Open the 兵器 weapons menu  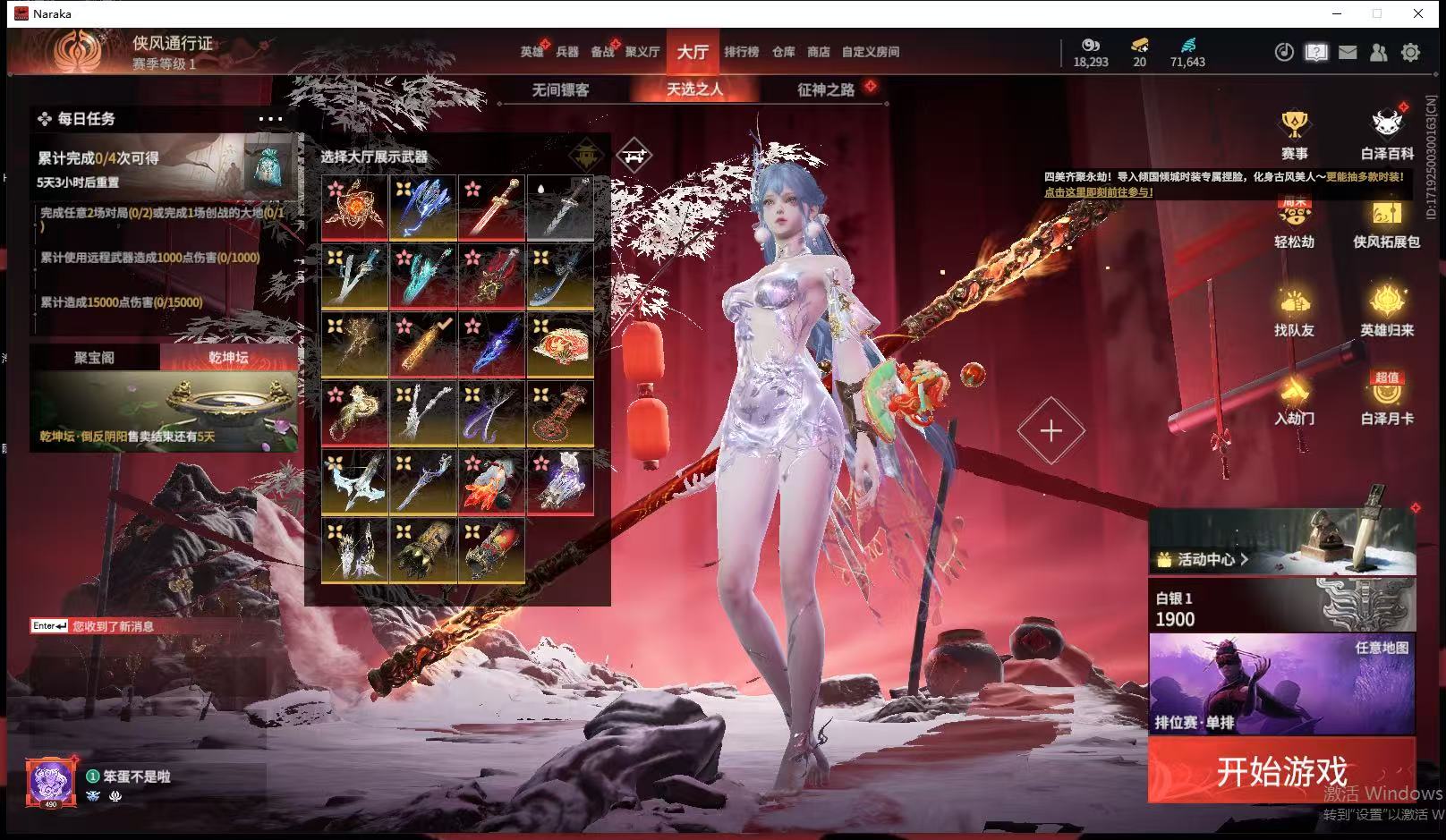click(x=567, y=52)
